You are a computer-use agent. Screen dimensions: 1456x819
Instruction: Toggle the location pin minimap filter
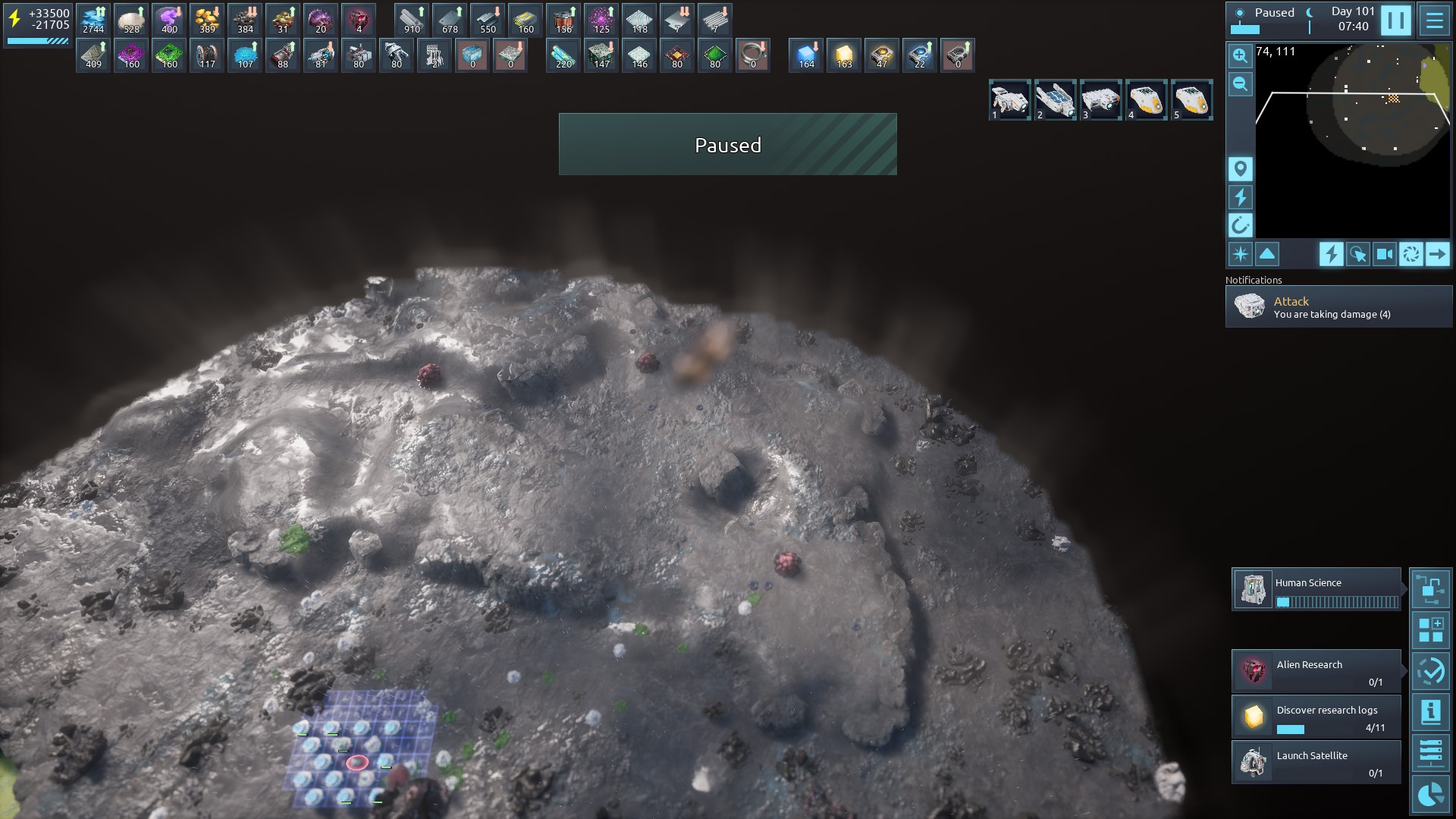[x=1240, y=169]
